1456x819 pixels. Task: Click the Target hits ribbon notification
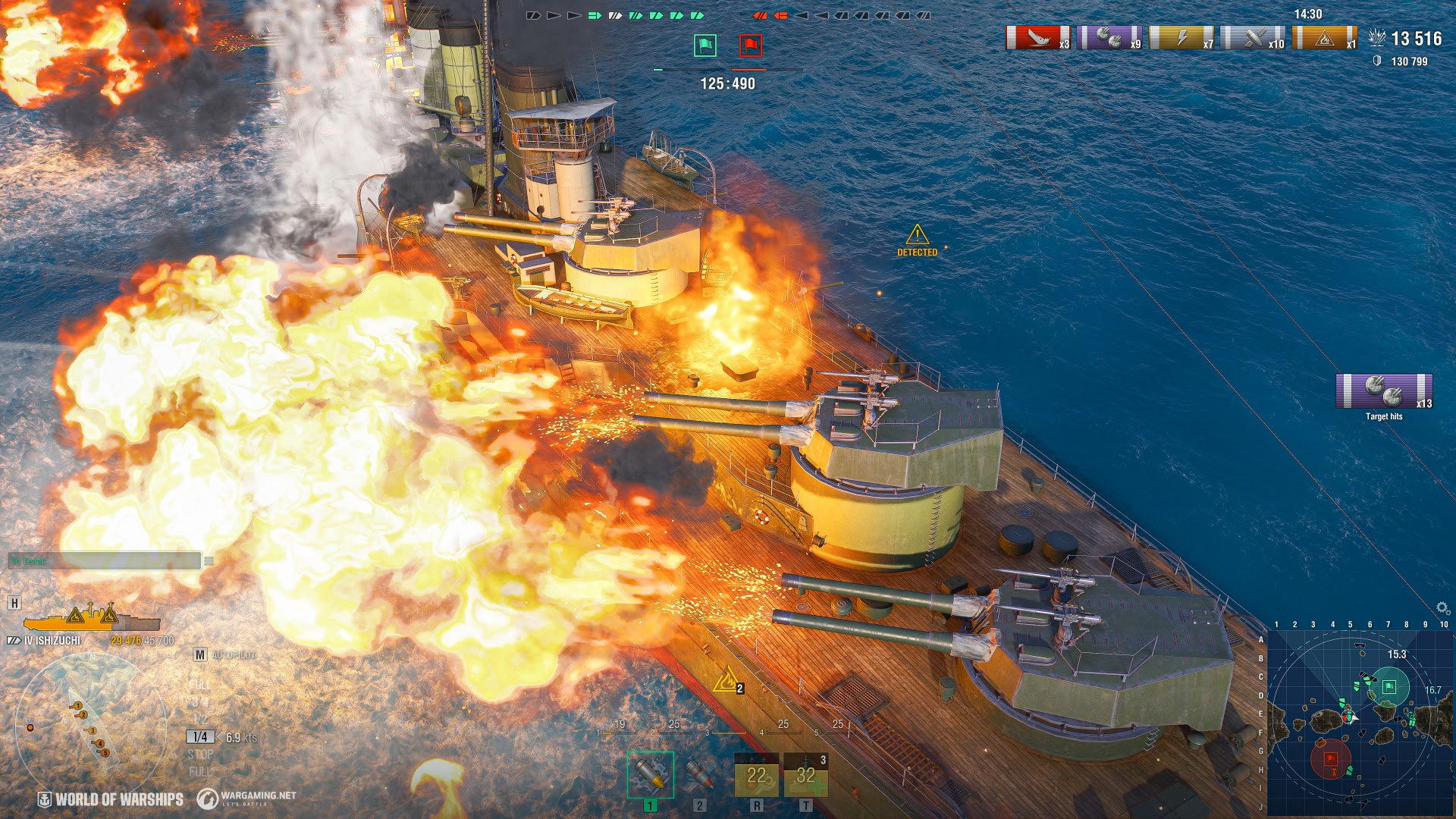[1384, 392]
